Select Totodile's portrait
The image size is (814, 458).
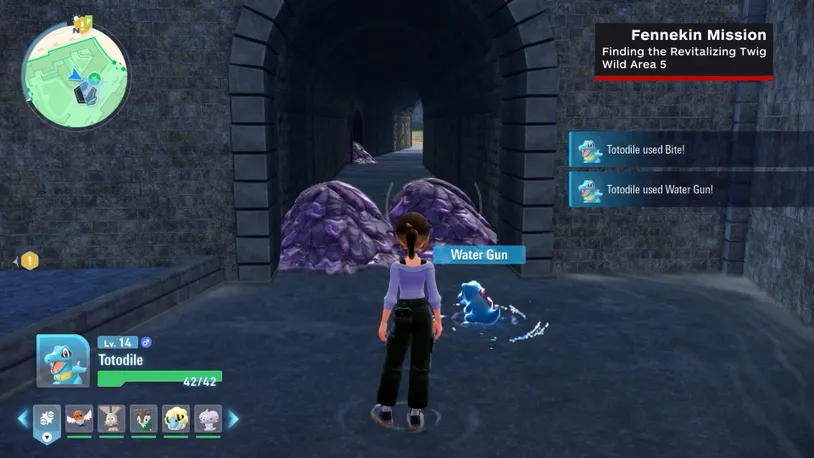63,360
